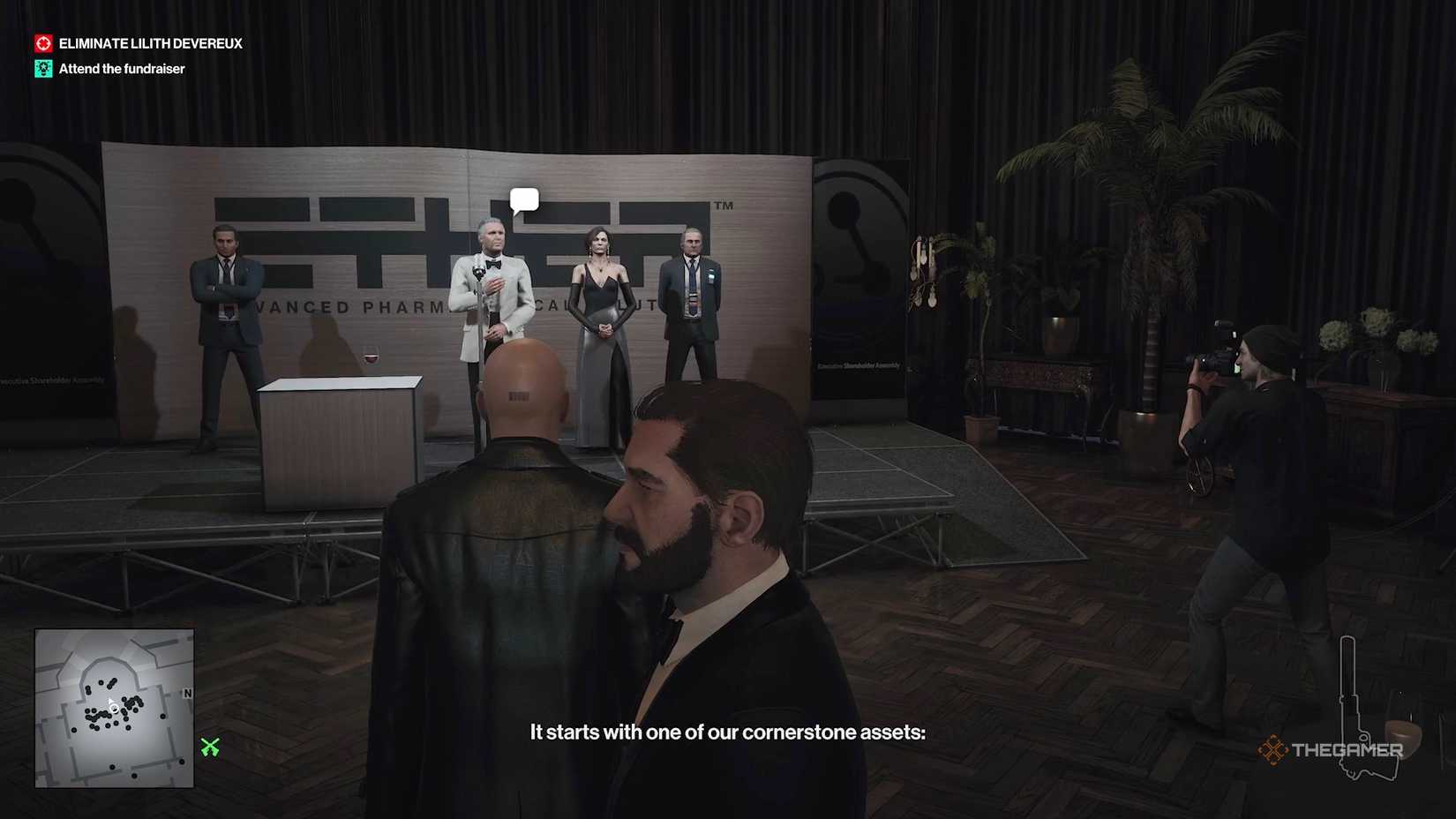
Task: Select the TheGamer logo emblem
Action: (1274, 749)
